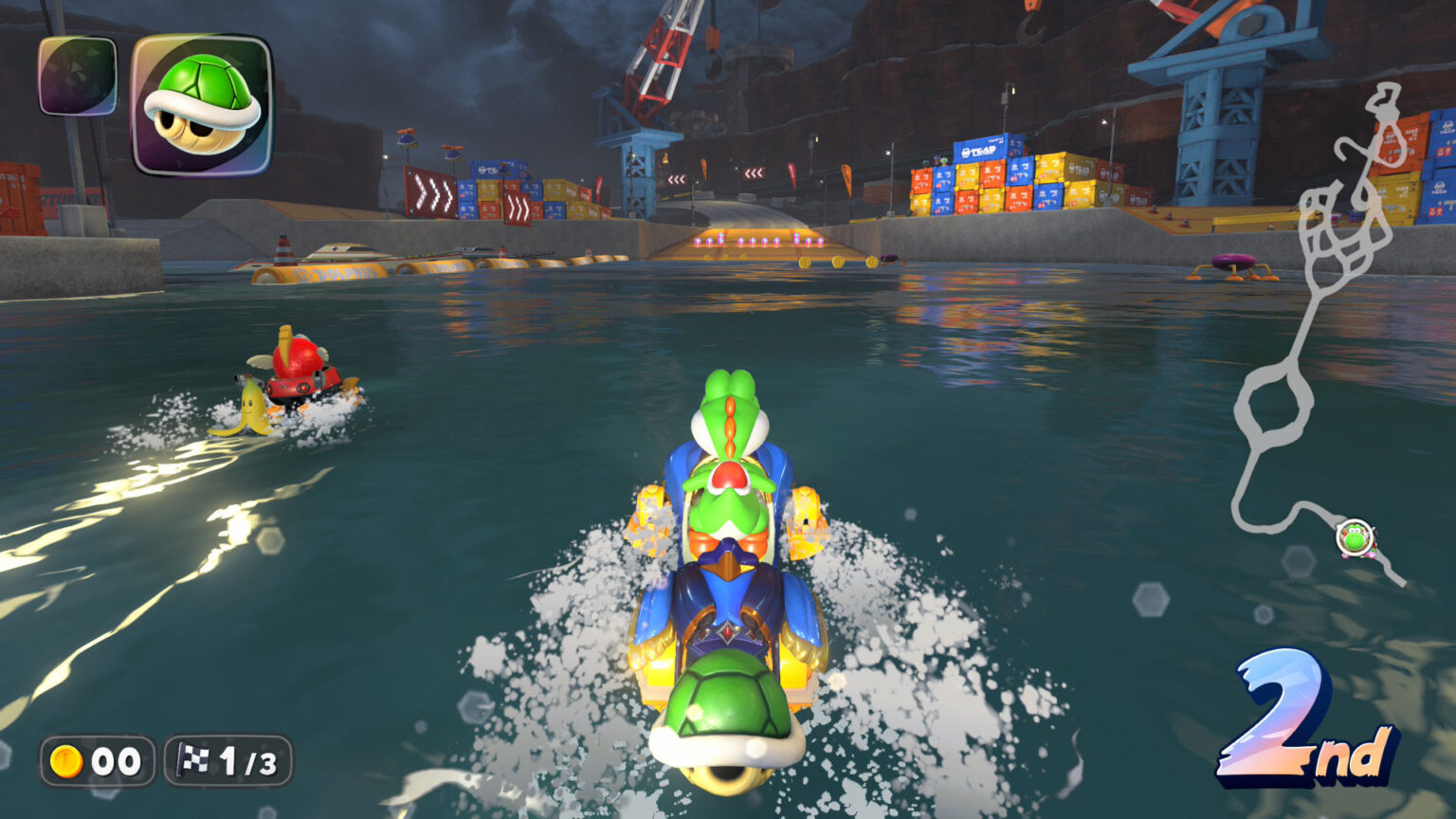
Task: Click the striped buoy near the shoreline
Action: coord(283,249)
